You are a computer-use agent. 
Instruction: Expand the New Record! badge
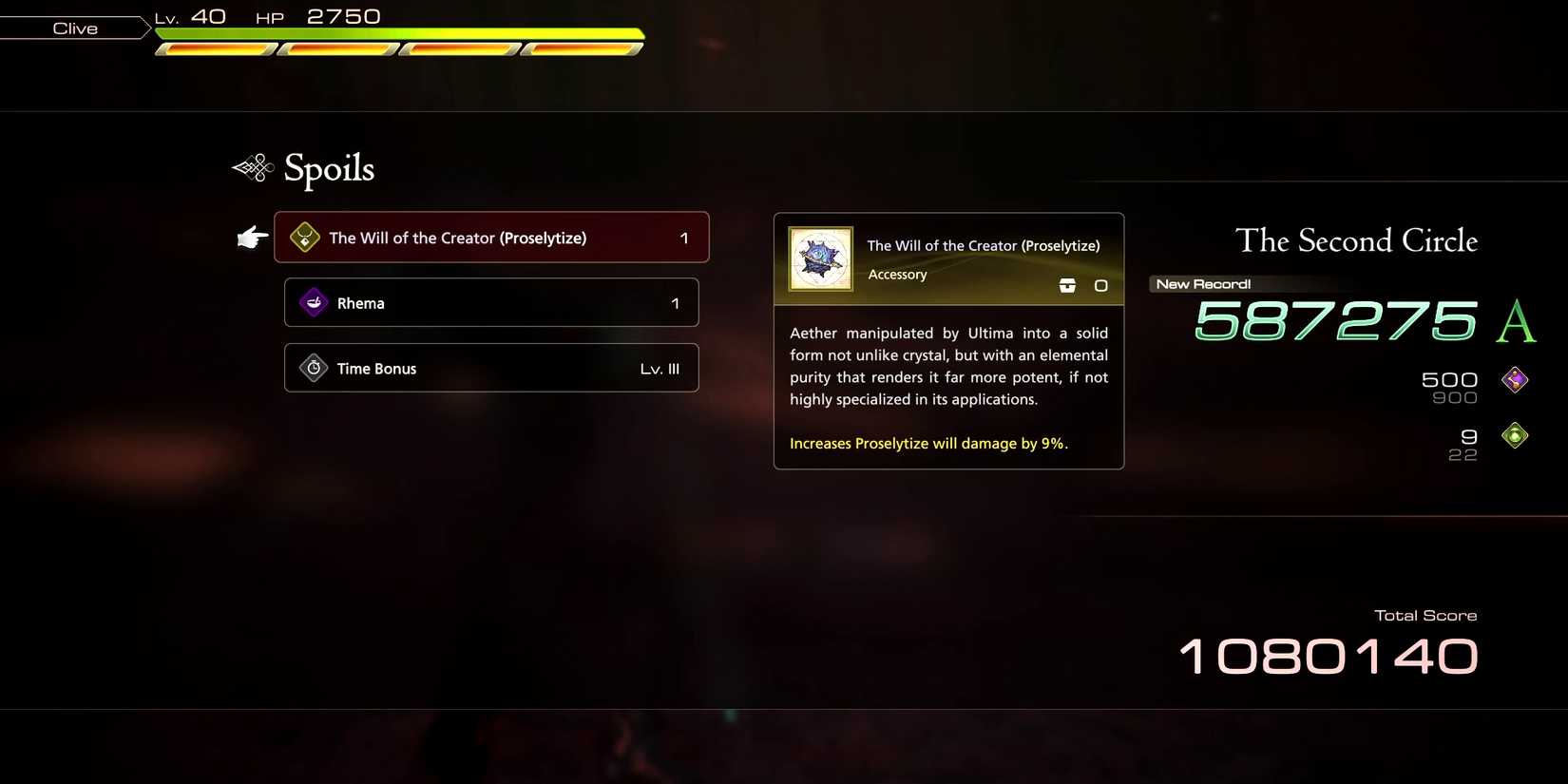[x=1200, y=282]
